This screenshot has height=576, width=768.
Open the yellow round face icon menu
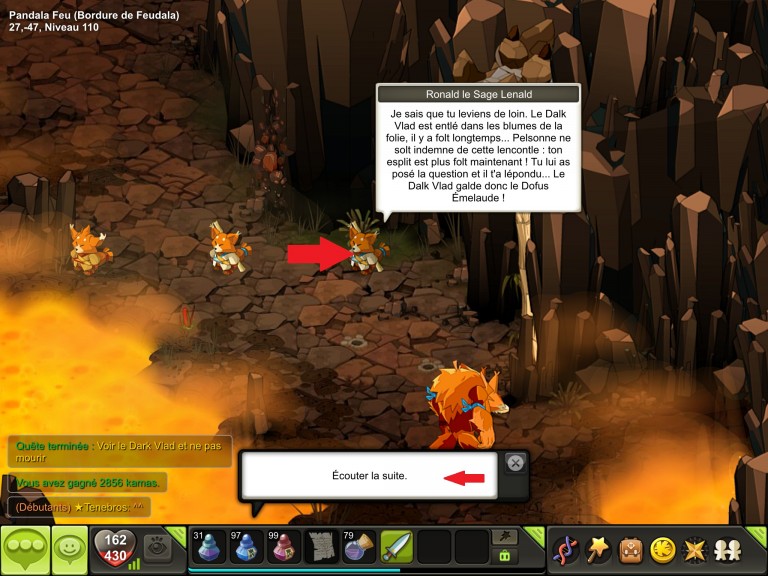click(662, 549)
